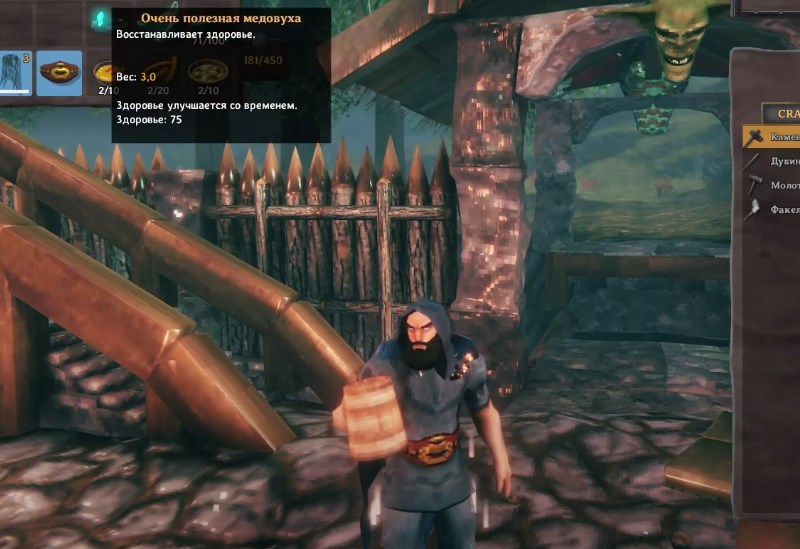Select the sausages stack in inventory
800x549 pixels.
pos(159,72)
